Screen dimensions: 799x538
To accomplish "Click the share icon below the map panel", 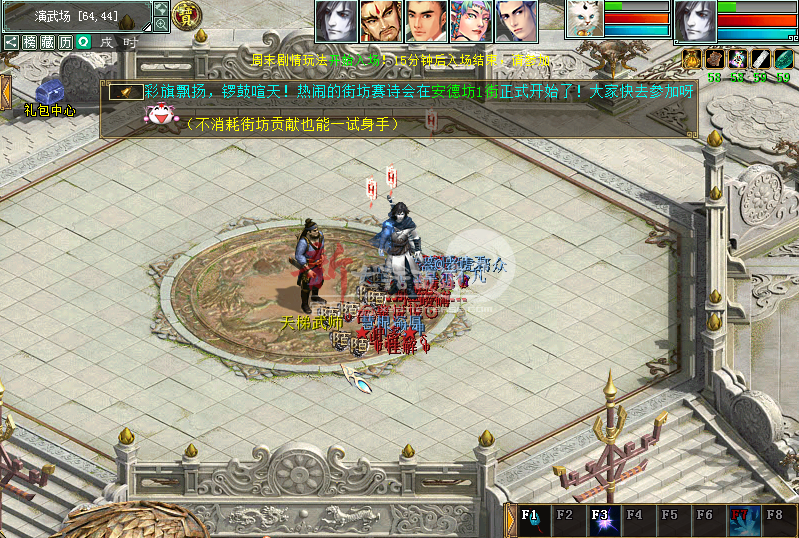I will tap(11, 42).
